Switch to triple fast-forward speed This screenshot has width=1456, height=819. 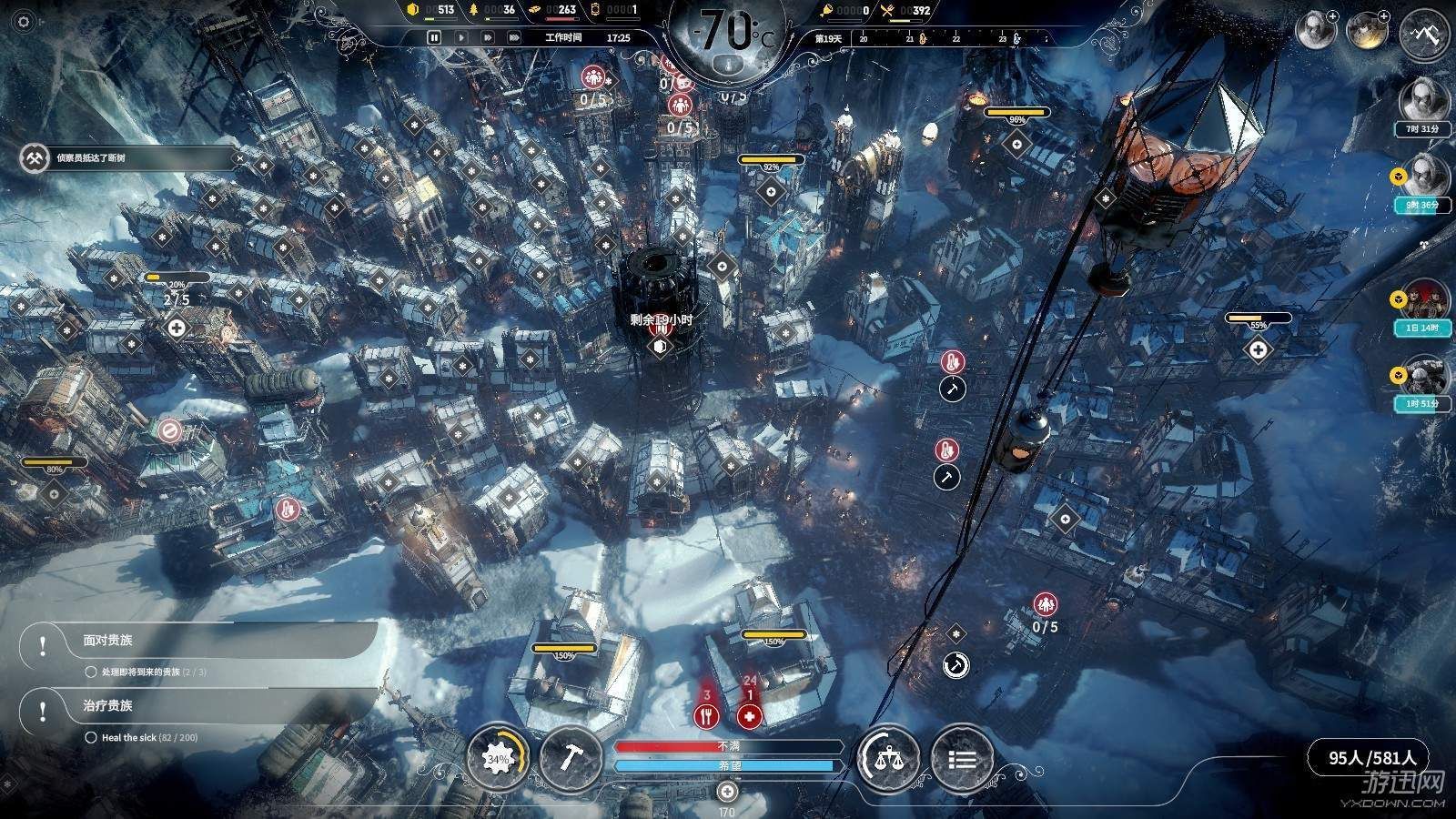(514, 37)
